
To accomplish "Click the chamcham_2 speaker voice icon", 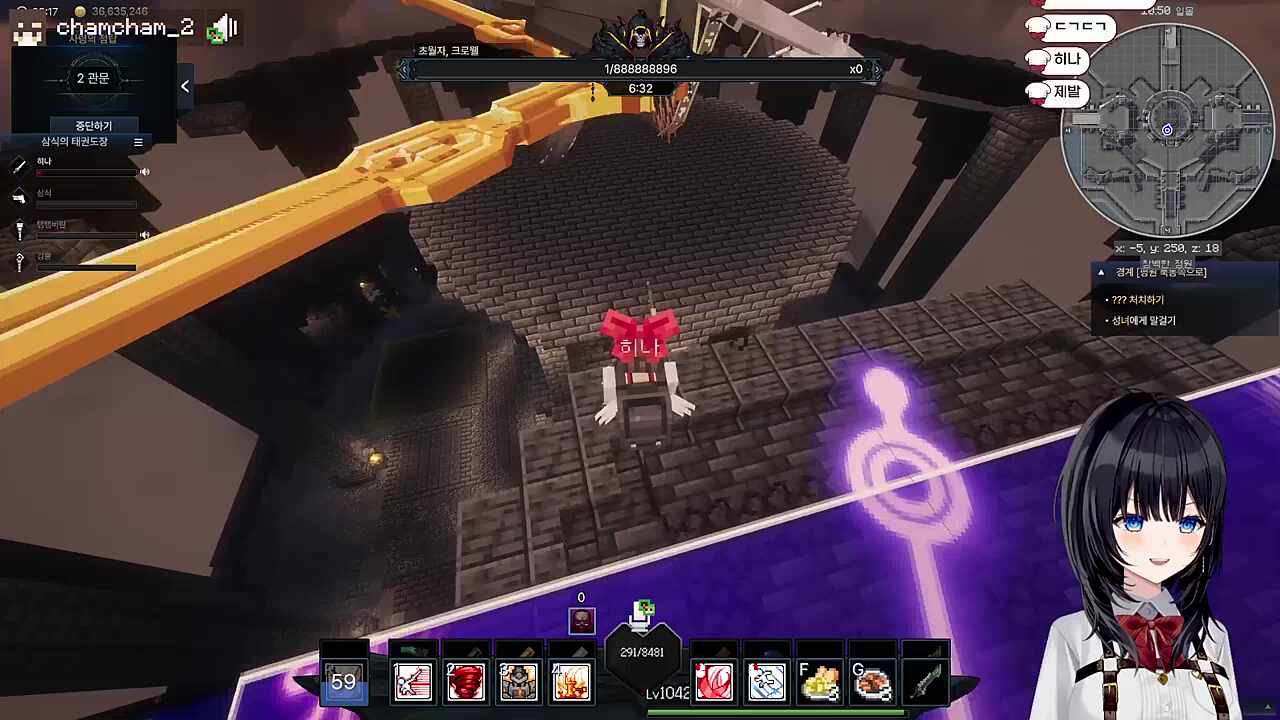I will [226, 28].
